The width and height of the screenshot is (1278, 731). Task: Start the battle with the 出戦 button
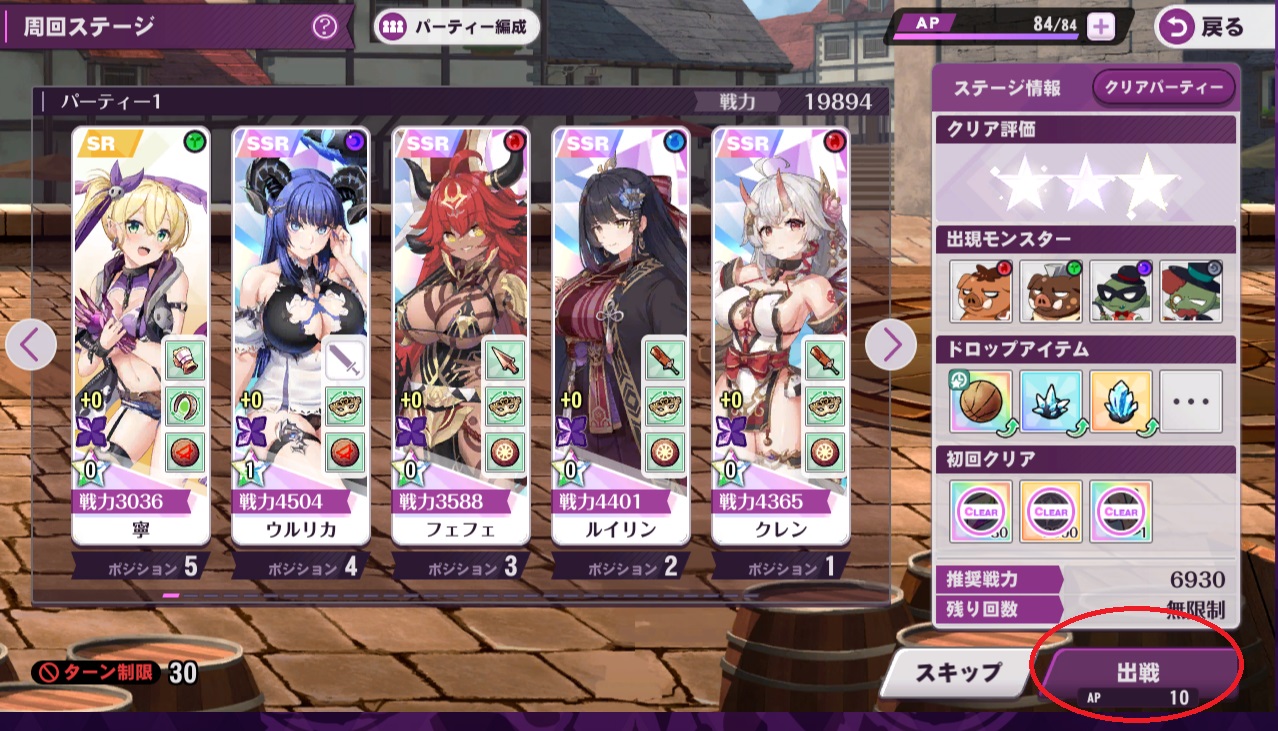[x=1138, y=679]
